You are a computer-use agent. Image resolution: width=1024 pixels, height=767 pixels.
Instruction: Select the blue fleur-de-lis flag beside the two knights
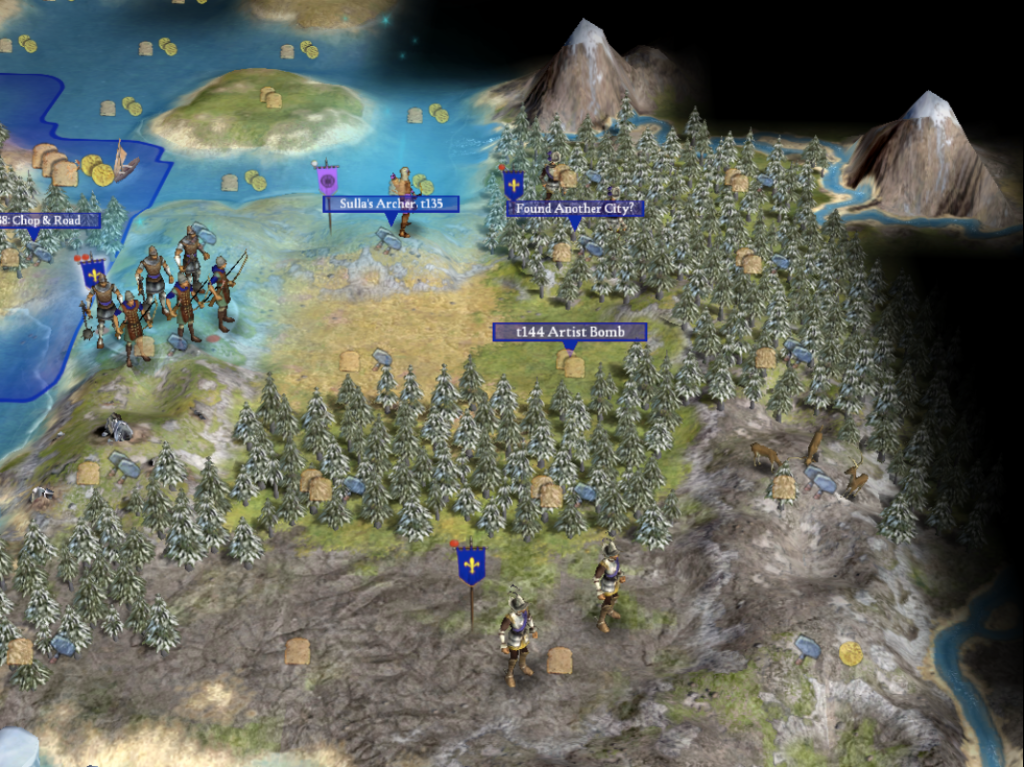pos(471,565)
